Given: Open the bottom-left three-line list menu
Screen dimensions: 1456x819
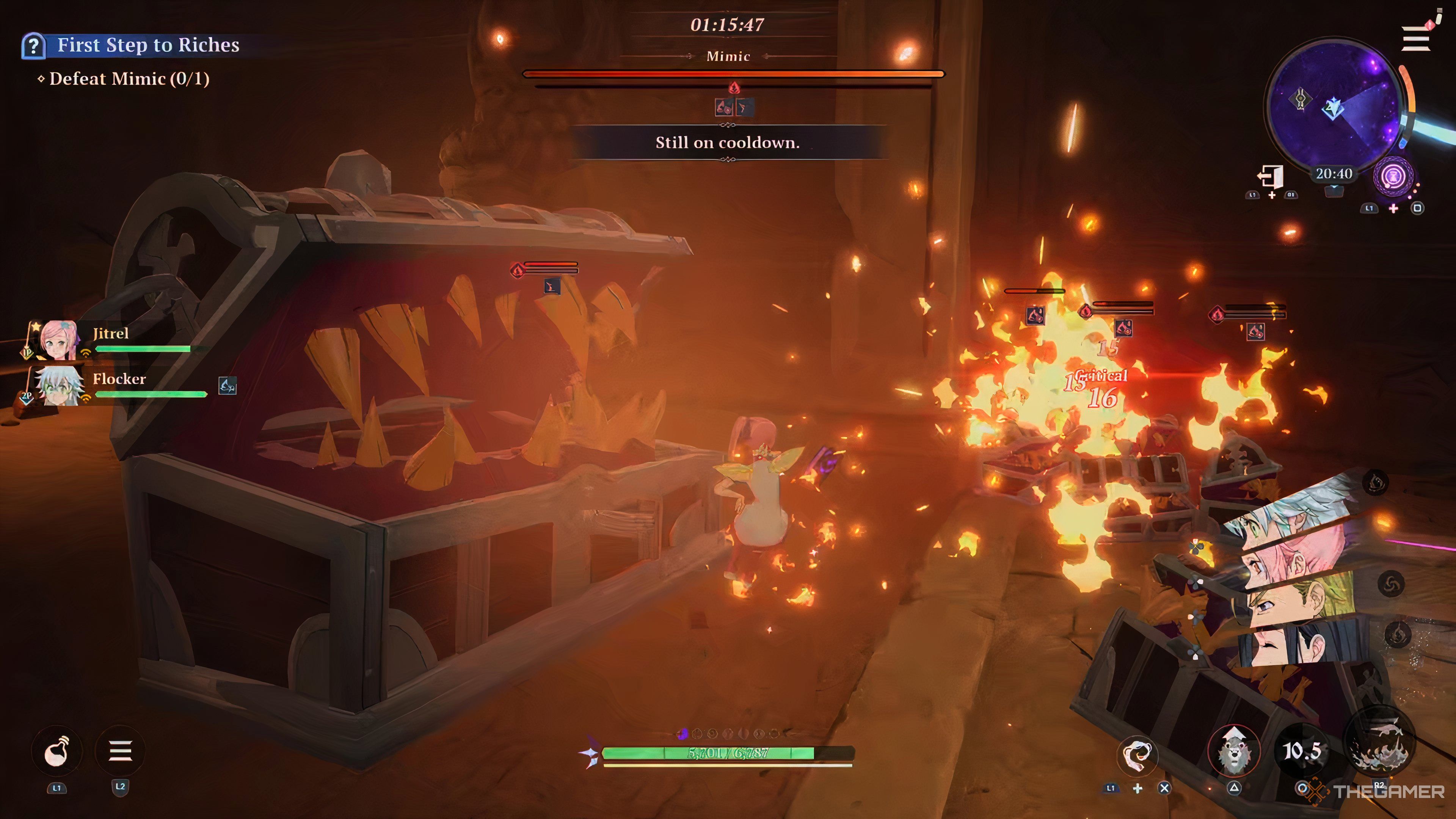Looking at the screenshot, I should (x=121, y=751).
